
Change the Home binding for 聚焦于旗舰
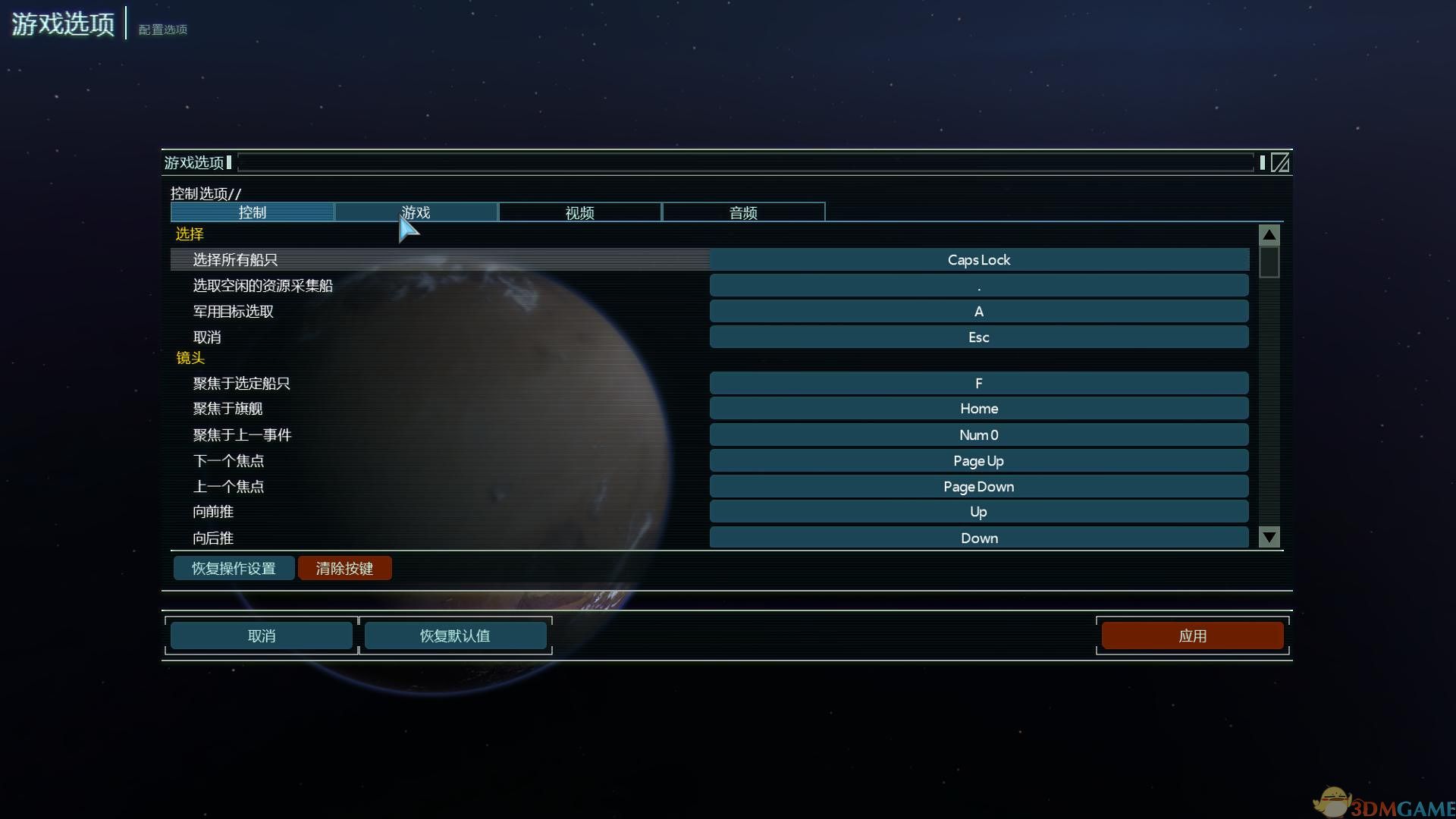click(x=978, y=409)
